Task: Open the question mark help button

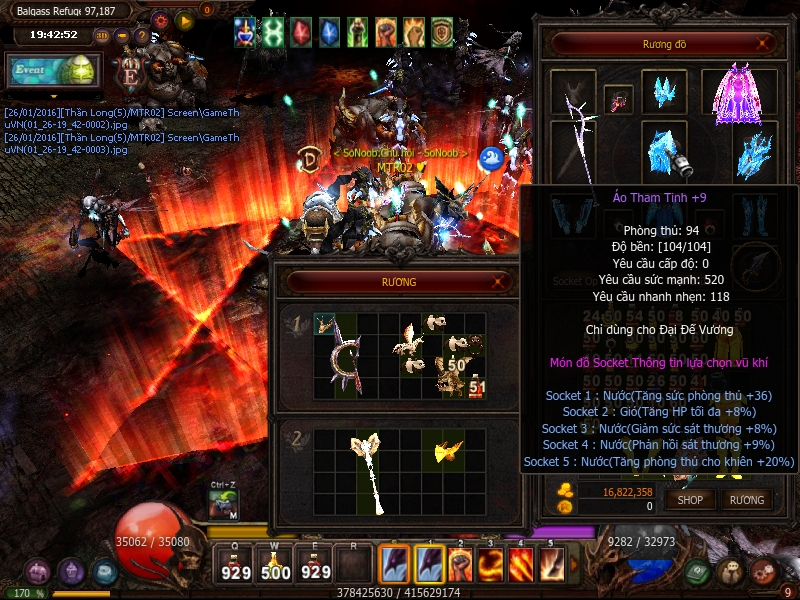Action: 141,35
